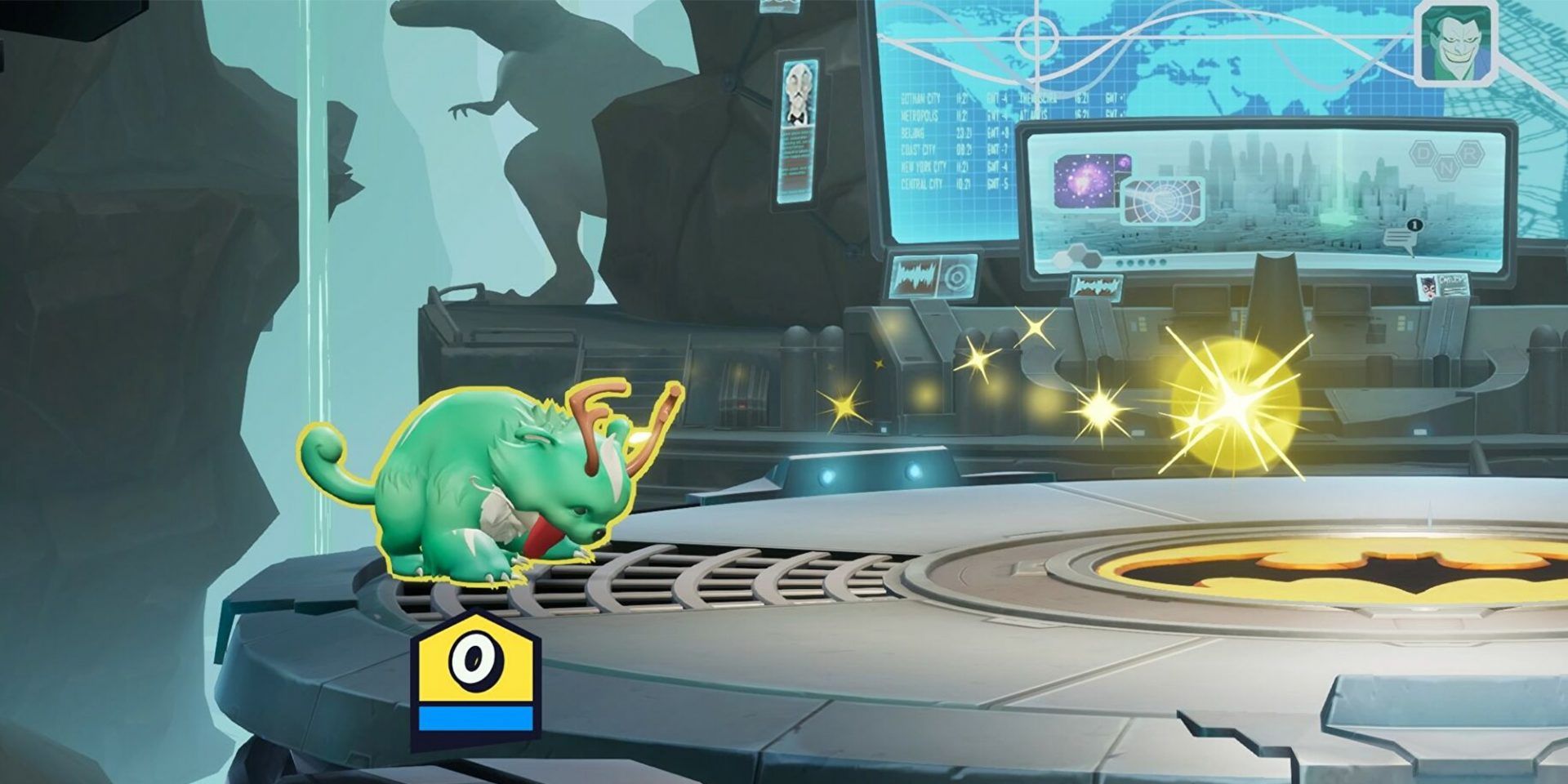The image size is (1568, 784).
Task: Toggle the crosshair target on the world map
Action: tap(1036, 37)
